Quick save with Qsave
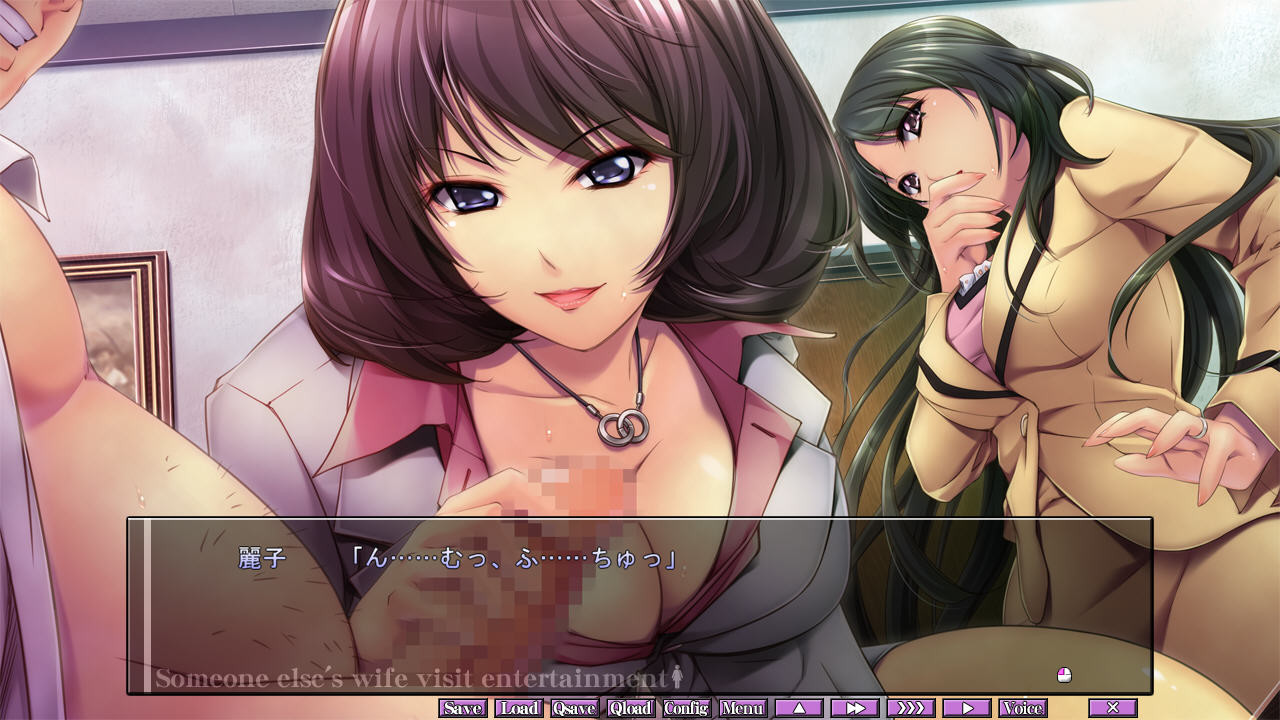Viewport: 1280px width, 720px height. (575, 708)
